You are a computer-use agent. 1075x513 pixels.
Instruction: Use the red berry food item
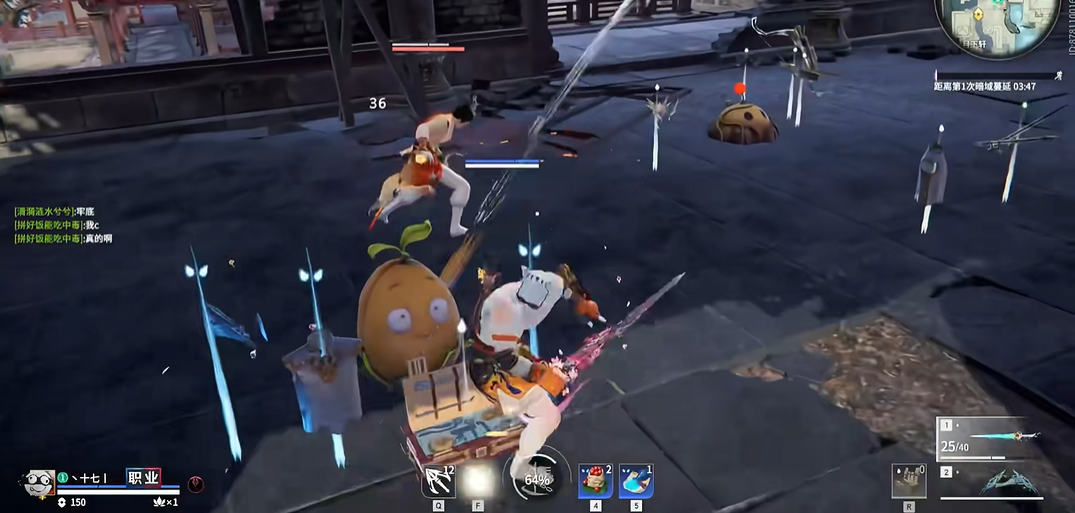pyautogui.click(x=596, y=481)
